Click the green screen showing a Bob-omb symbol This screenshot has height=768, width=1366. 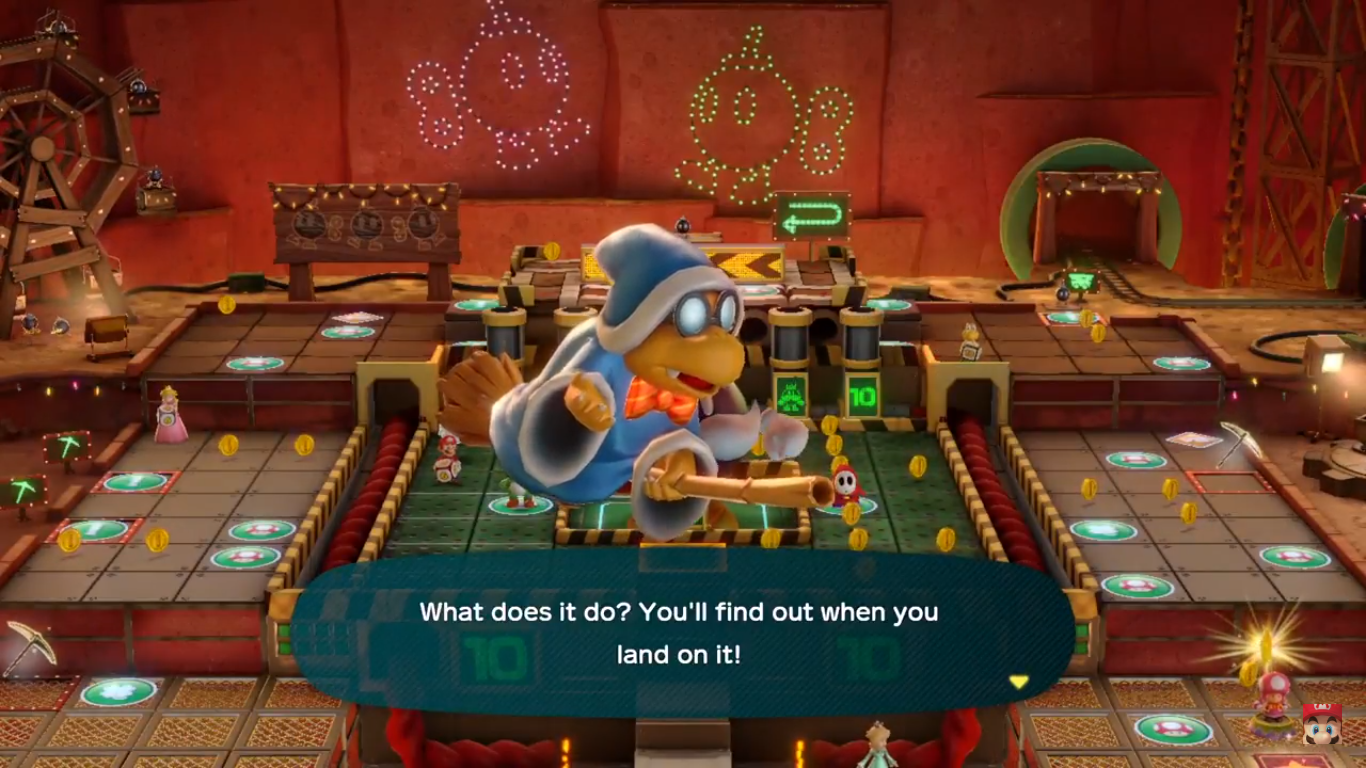pos(790,395)
